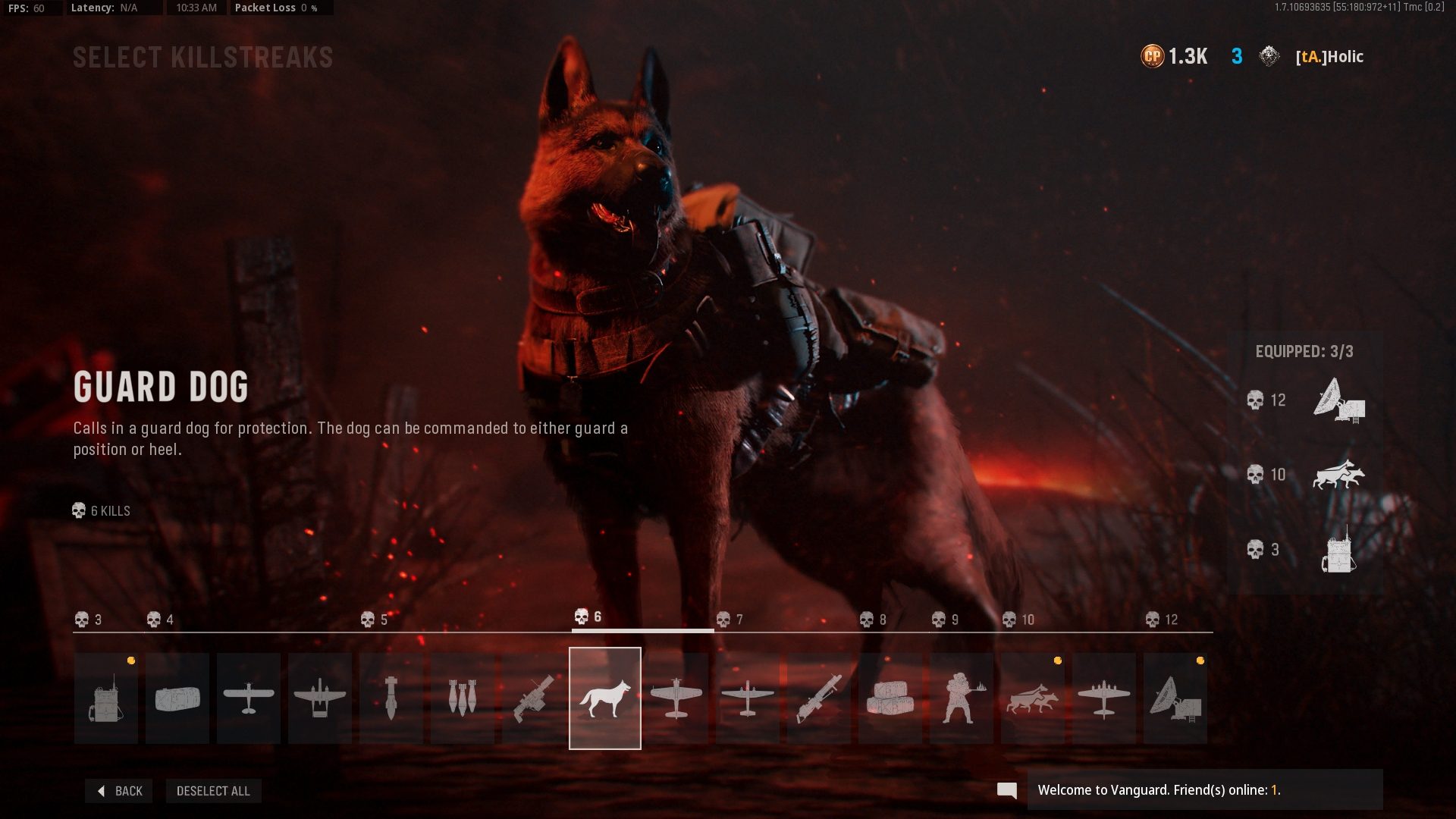The height and width of the screenshot is (819, 1456).
Task: Select the Flamenaut killstreak icon
Action: coord(960,698)
